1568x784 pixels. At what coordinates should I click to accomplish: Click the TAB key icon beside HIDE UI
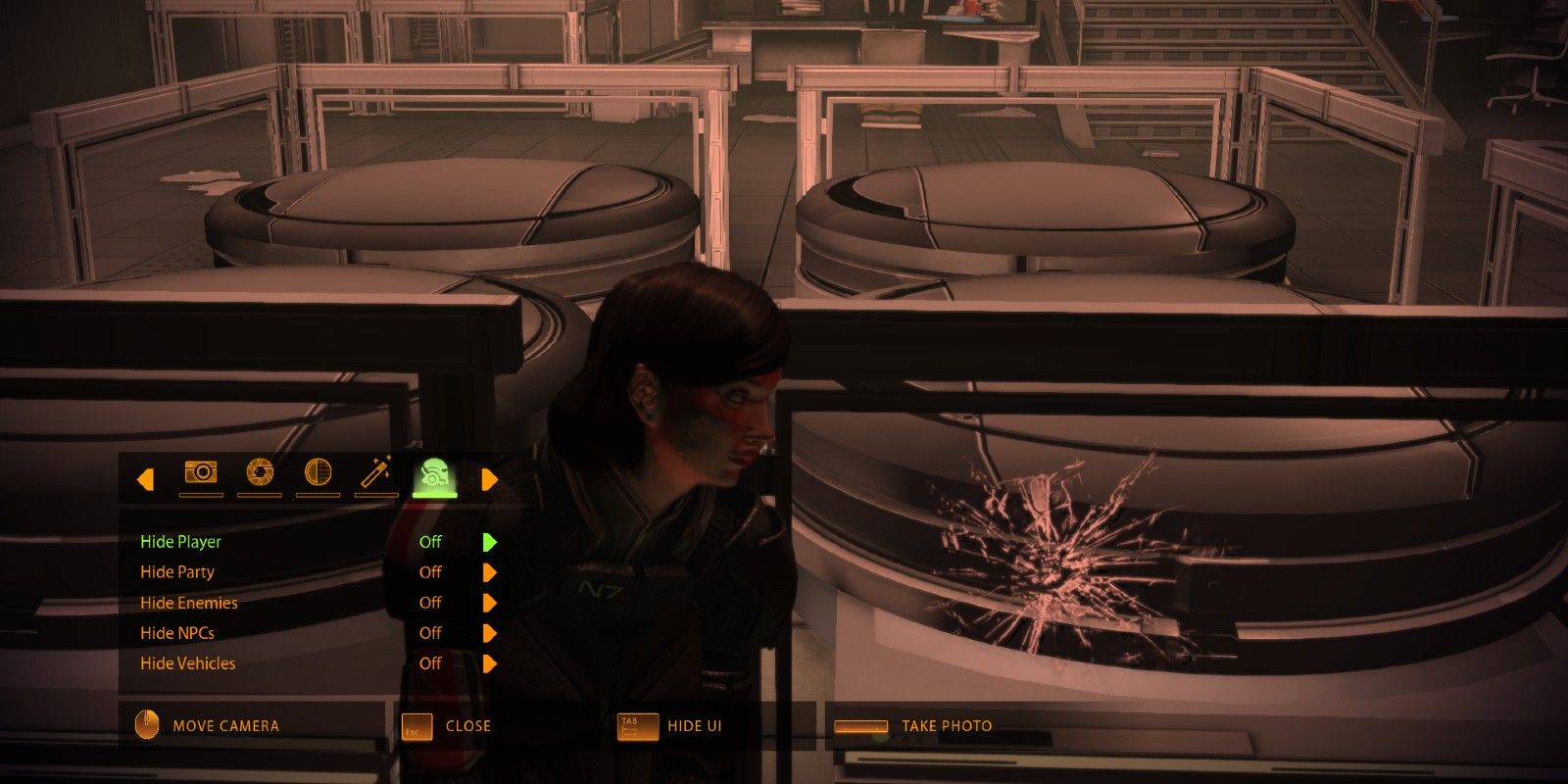[x=638, y=726]
